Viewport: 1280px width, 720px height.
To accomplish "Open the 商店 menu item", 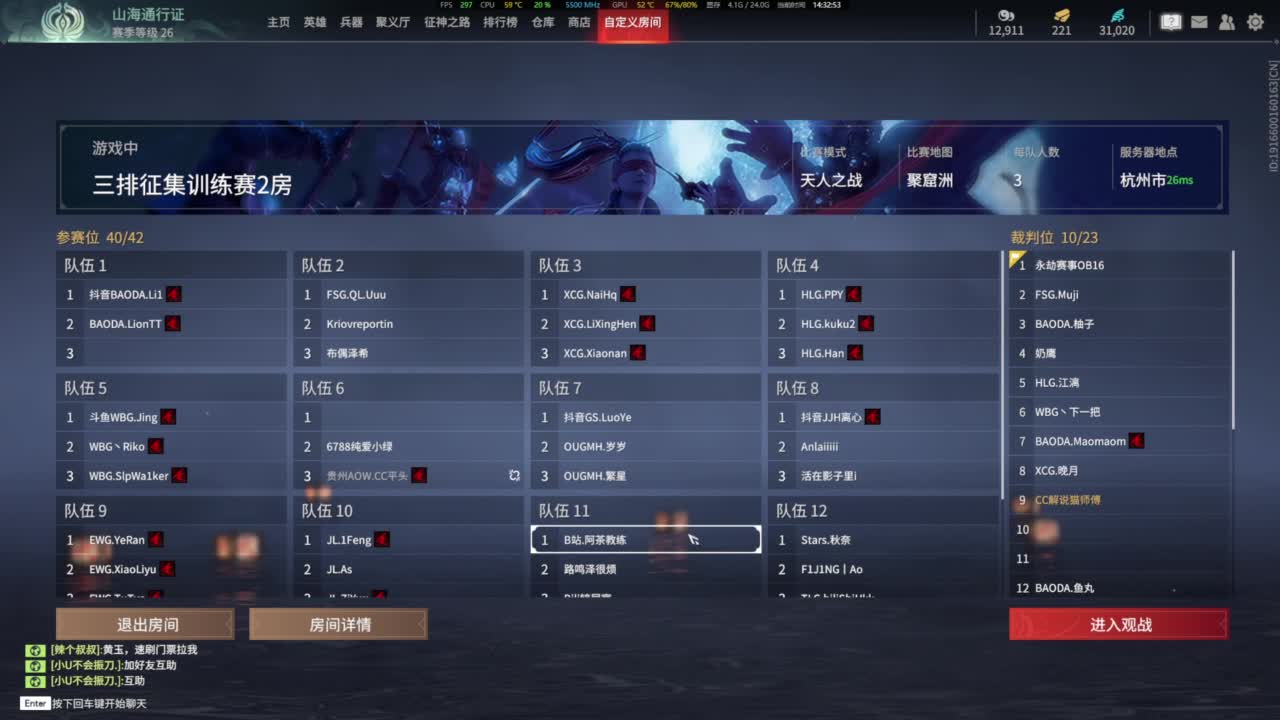I will 580,22.
